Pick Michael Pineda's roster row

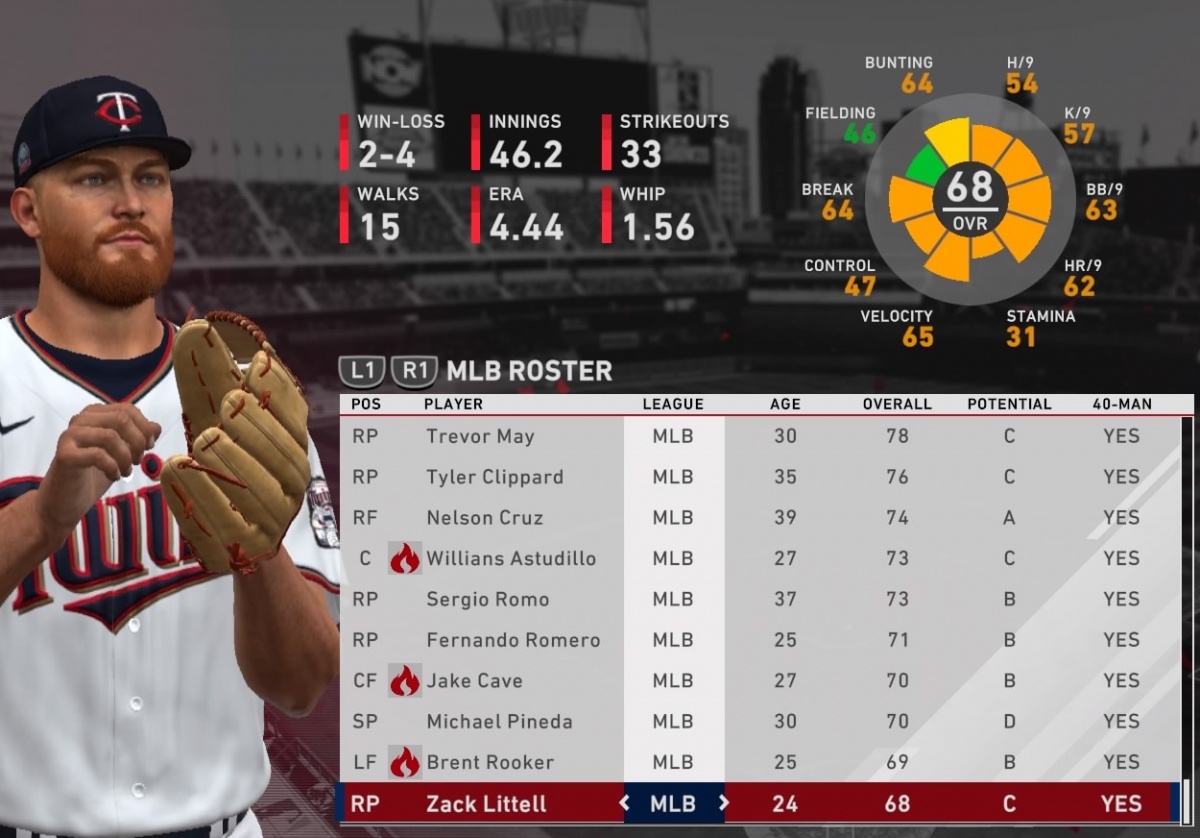point(499,721)
